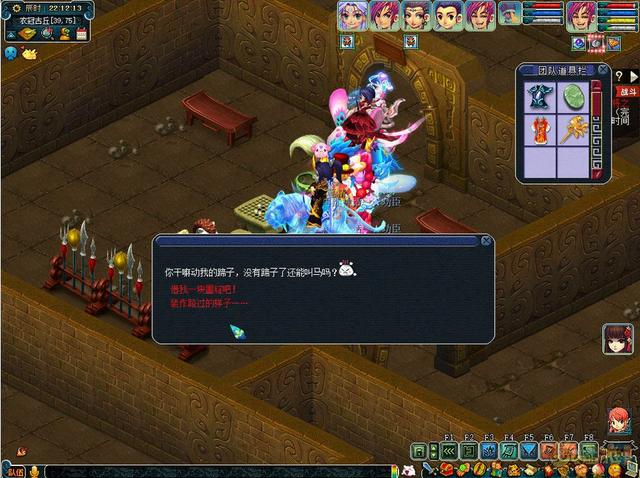Click the blue smiley face icon
This screenshot has width=640, height=478.
coord(10,52)
